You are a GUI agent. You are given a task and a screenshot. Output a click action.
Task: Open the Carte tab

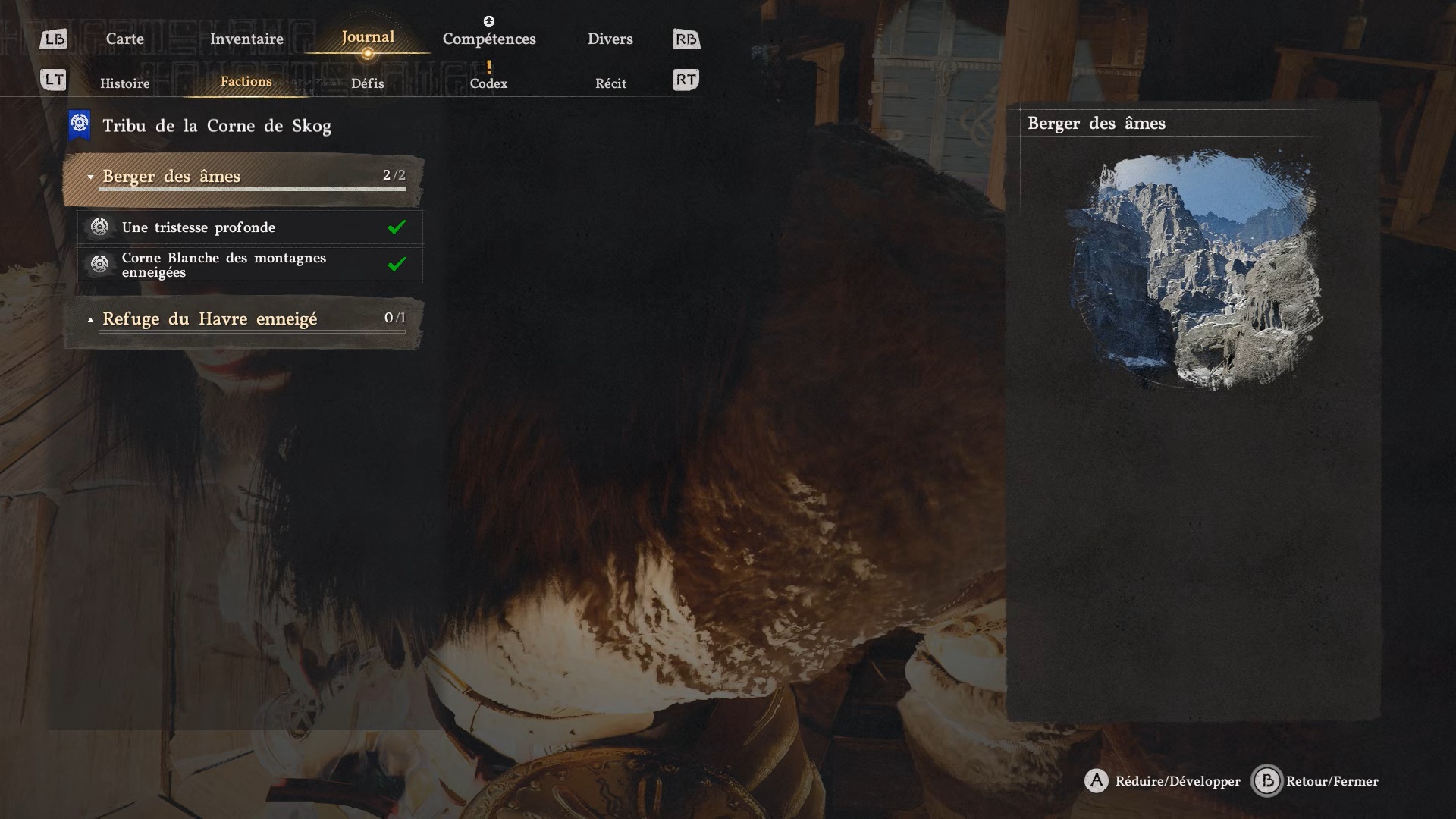click(x=124, y=39)
